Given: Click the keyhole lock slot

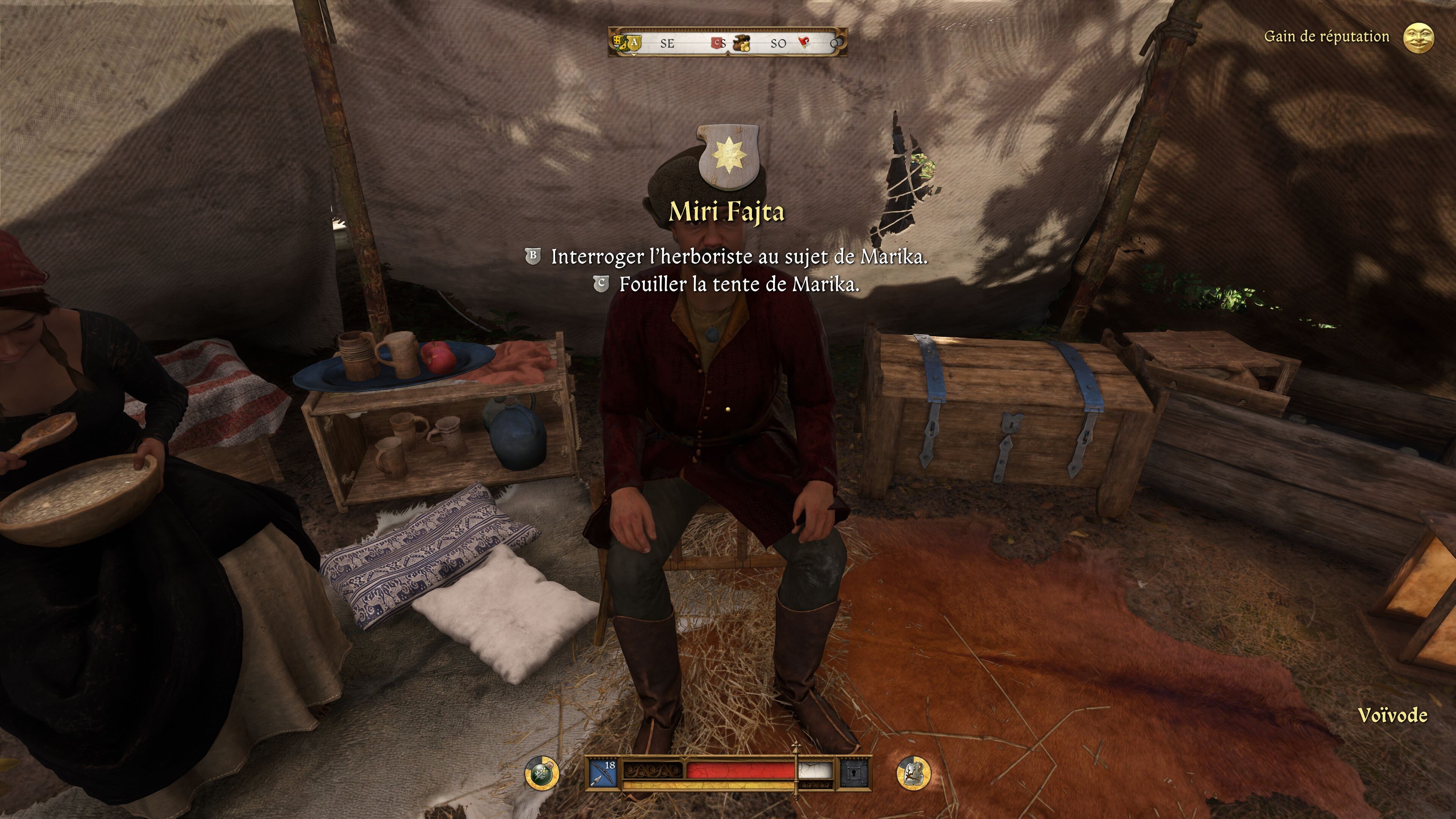Looking at the screenshot, I should pos(854,773).
